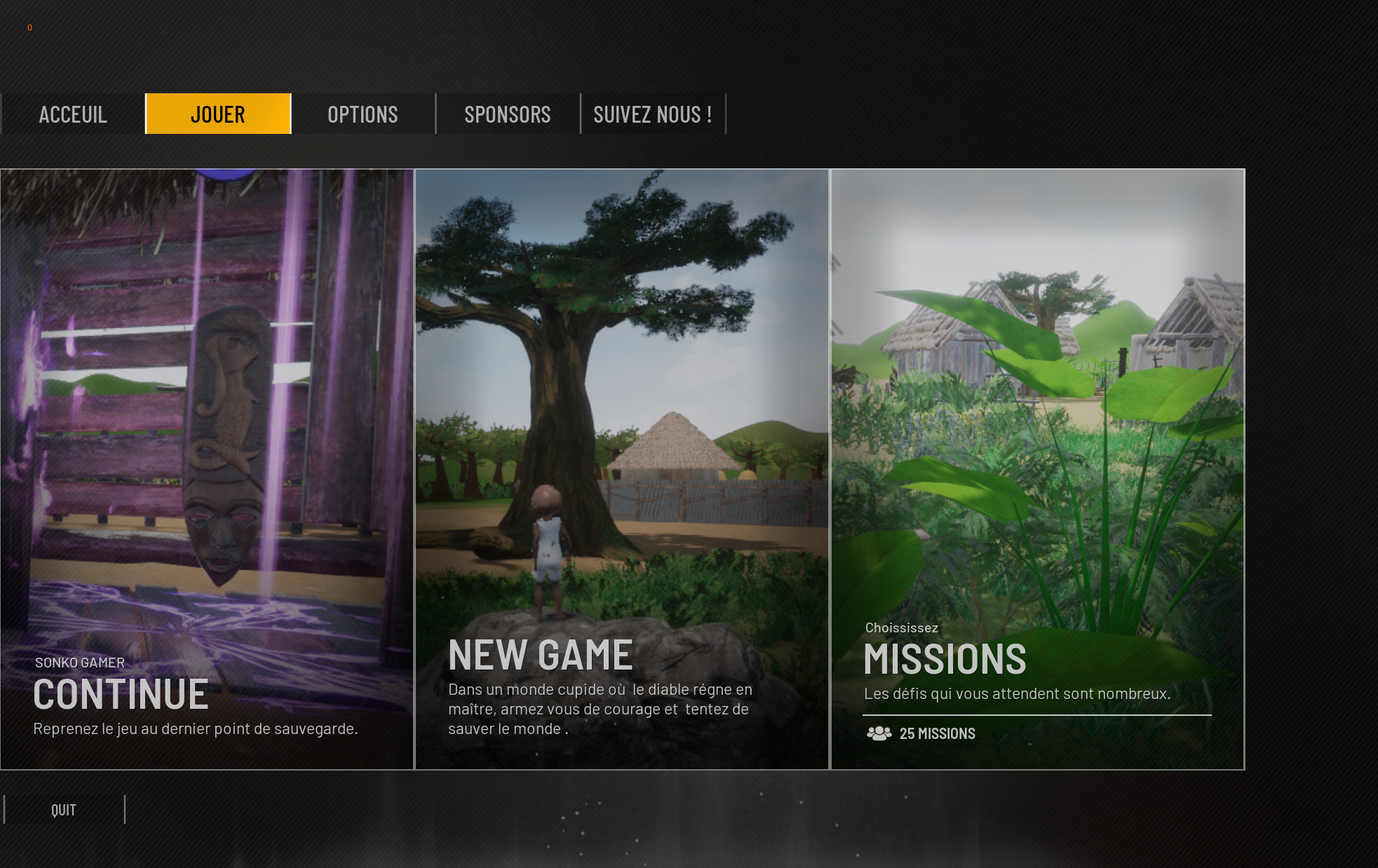The width and height of the screenshot is (1378, 868).
Task: Show the SPONSORS tab
Action: [x=508, y=114]
